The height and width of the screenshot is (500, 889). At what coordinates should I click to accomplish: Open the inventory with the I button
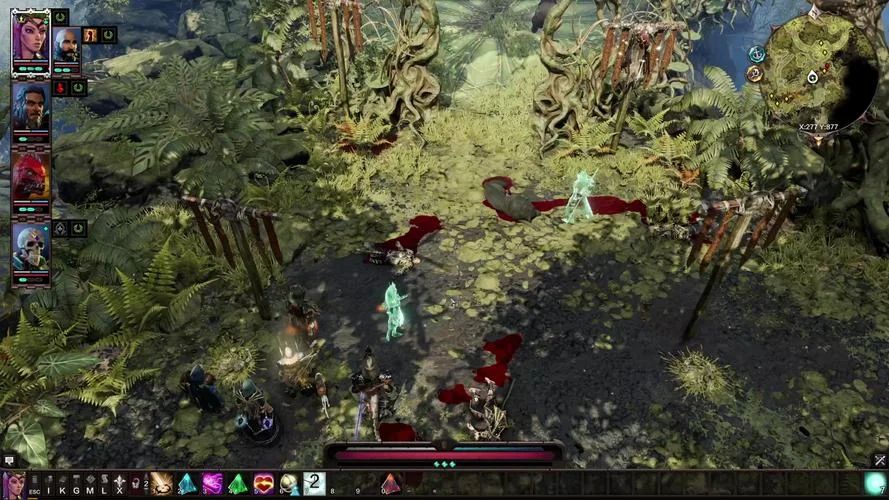point(48,486)
